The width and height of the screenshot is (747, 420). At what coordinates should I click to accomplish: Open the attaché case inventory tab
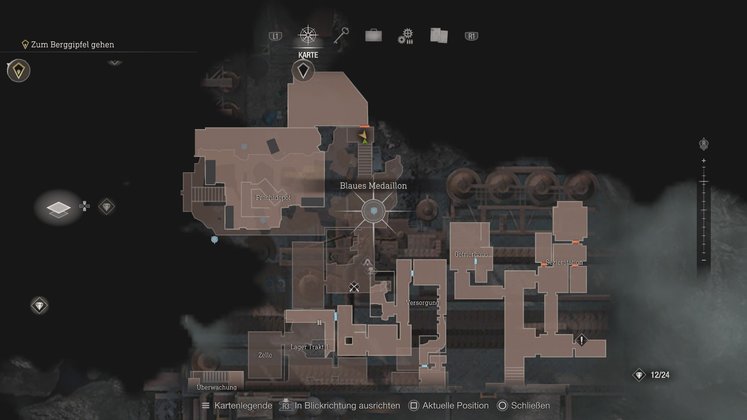373,35
